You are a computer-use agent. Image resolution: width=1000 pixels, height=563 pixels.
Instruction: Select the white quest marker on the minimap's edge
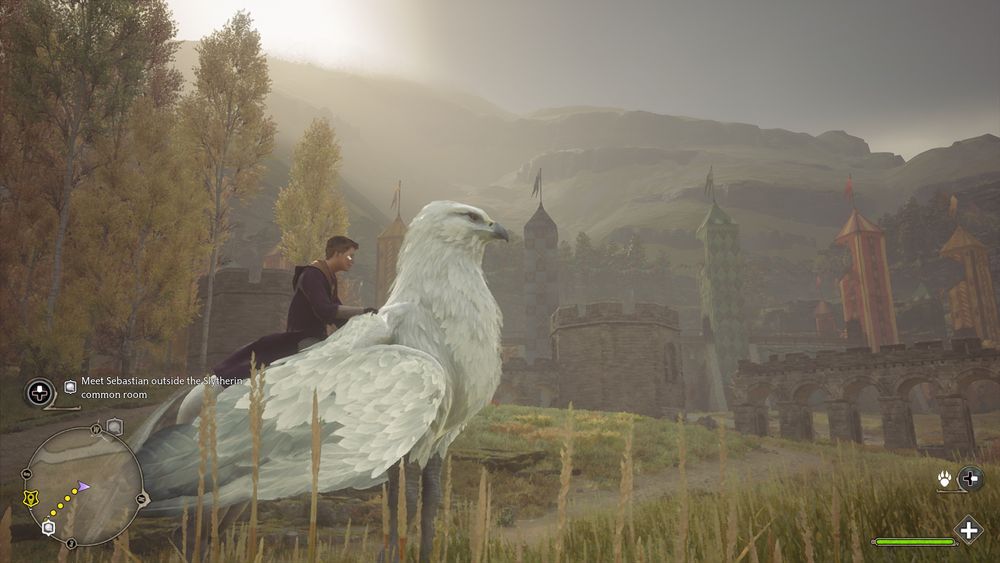[x=49, y=527]
